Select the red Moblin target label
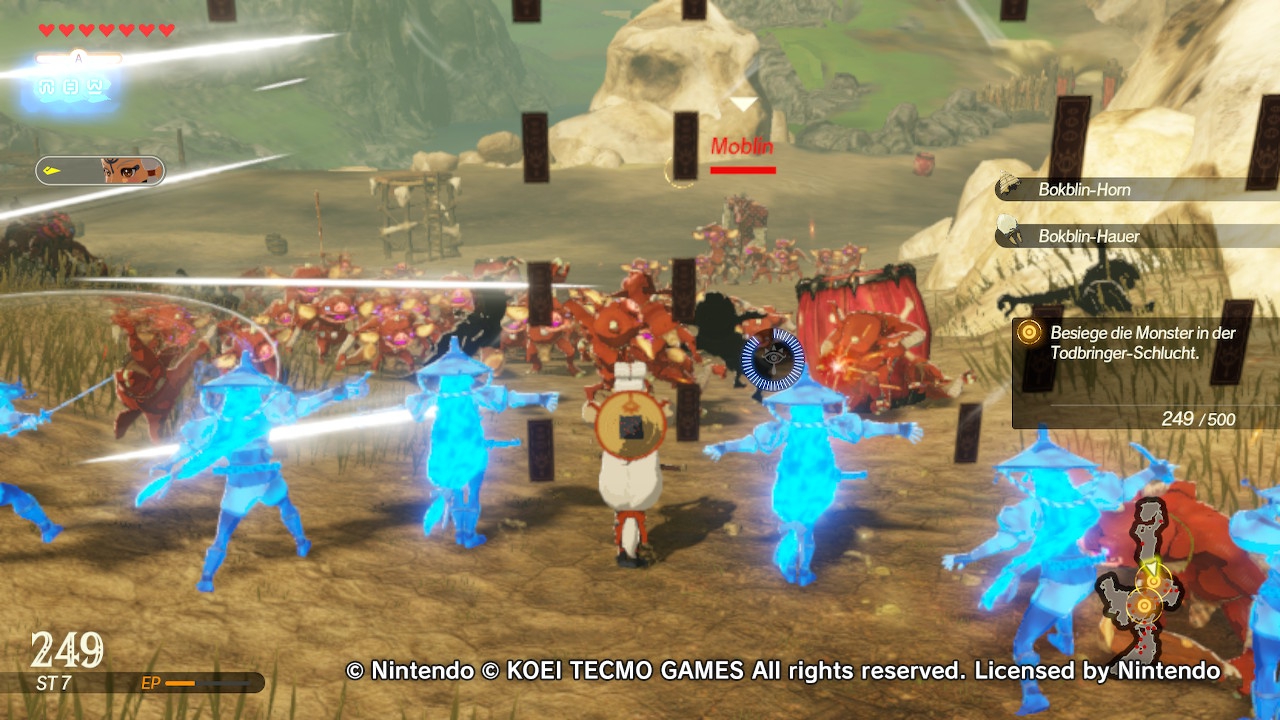The width and height of the screenshot is (1280, 720). pos(742,147)
